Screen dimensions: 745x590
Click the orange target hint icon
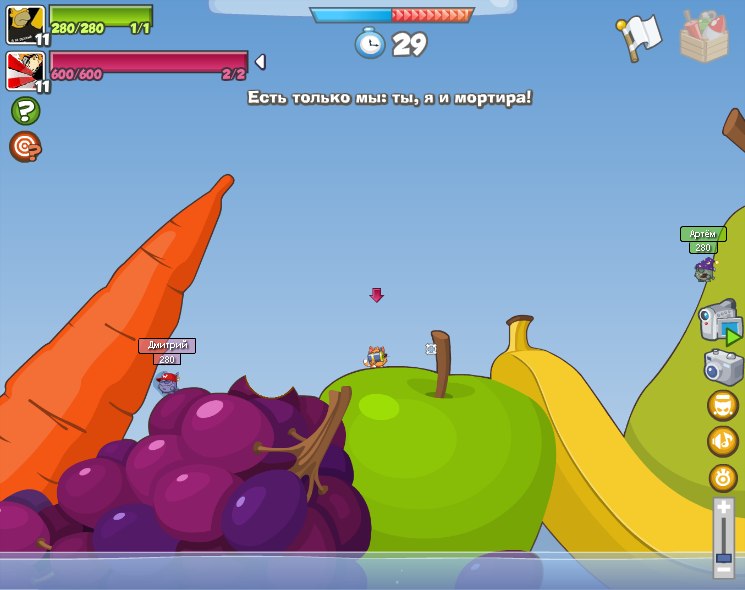tap(25, 147)
